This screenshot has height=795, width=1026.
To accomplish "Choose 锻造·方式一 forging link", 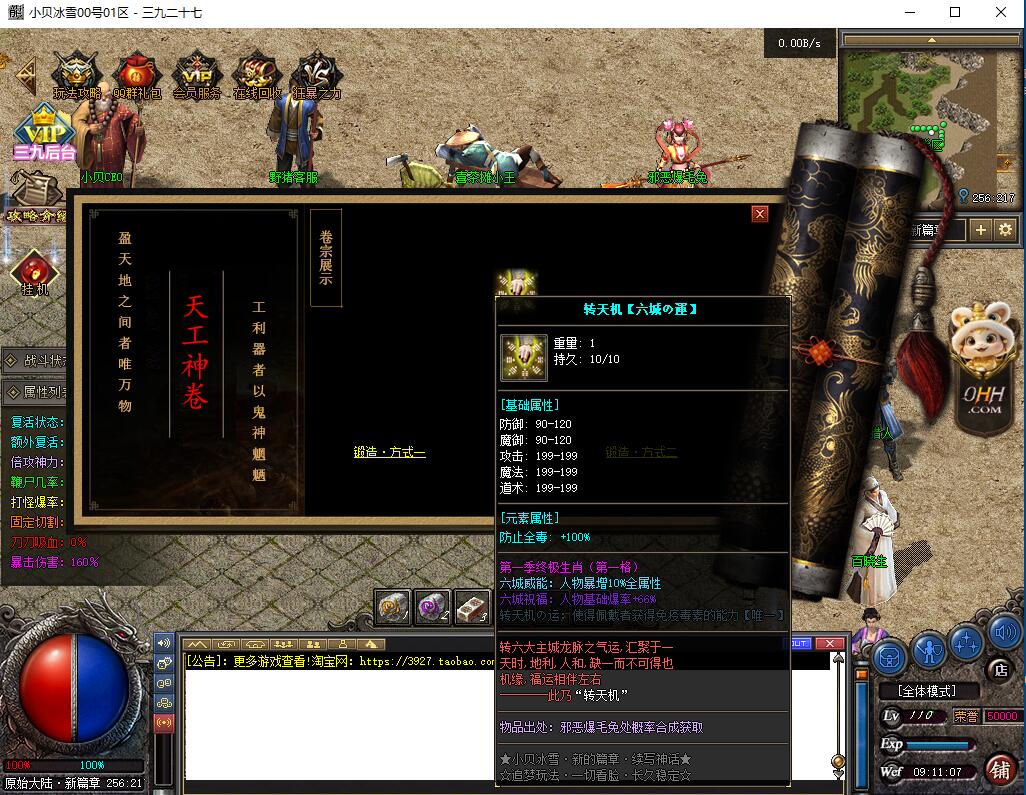I will [389, 453].
